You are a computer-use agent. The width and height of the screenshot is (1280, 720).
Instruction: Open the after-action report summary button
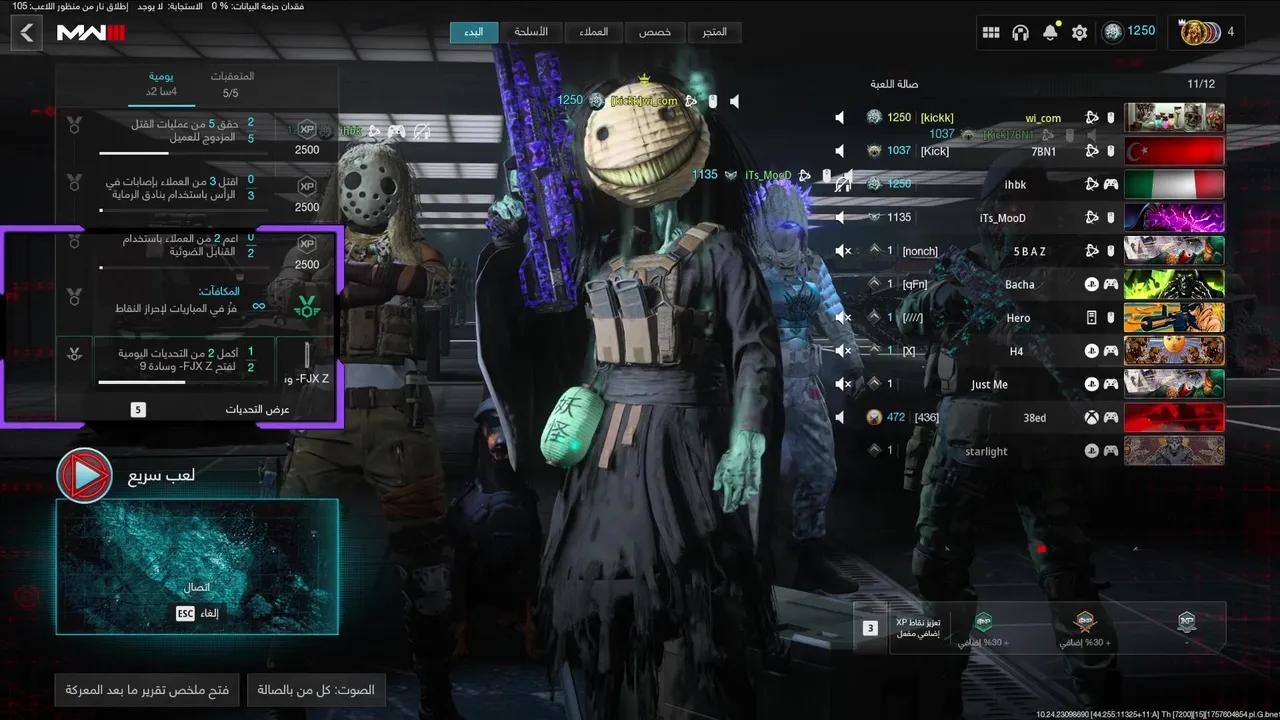pyautogui.click(x=147, y=689)
